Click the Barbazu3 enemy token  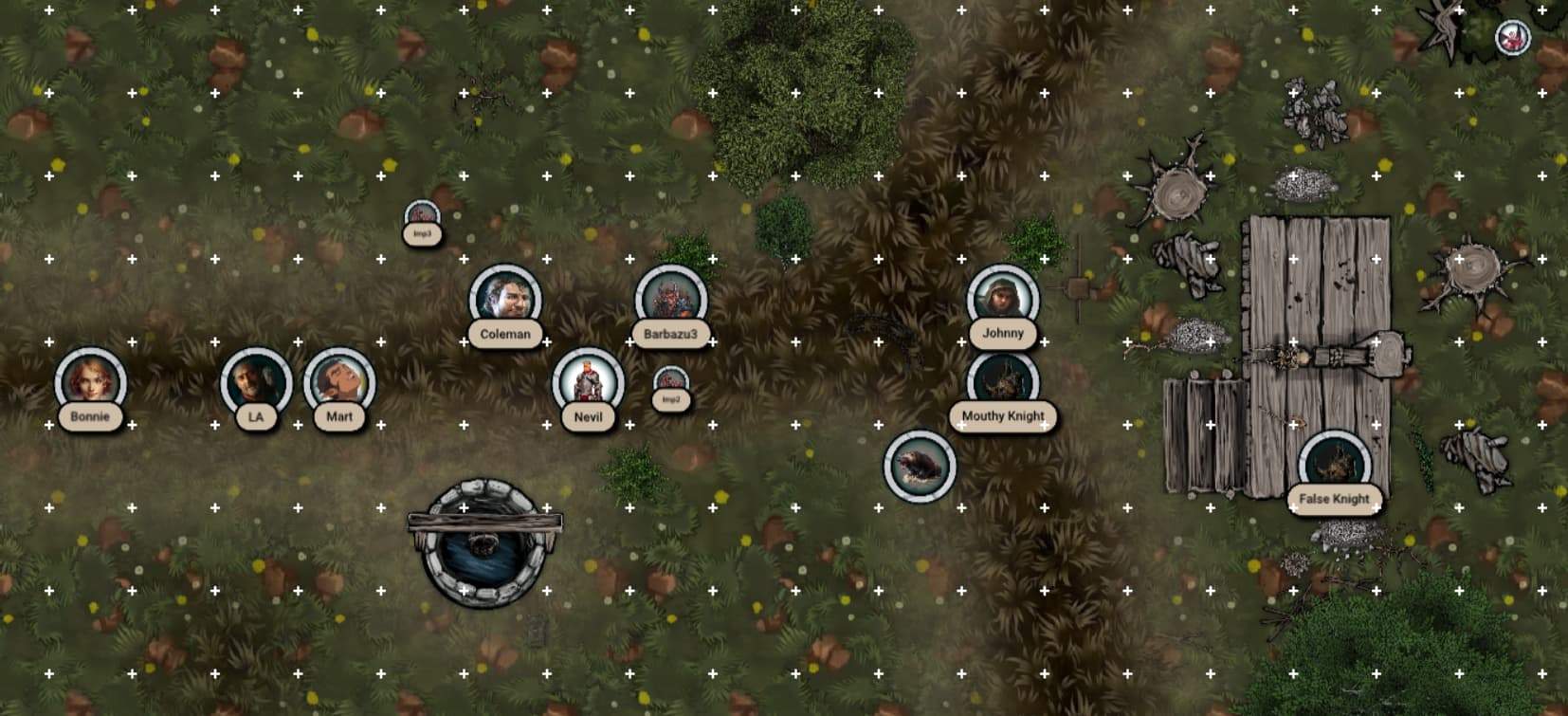(x=671, y=300)
